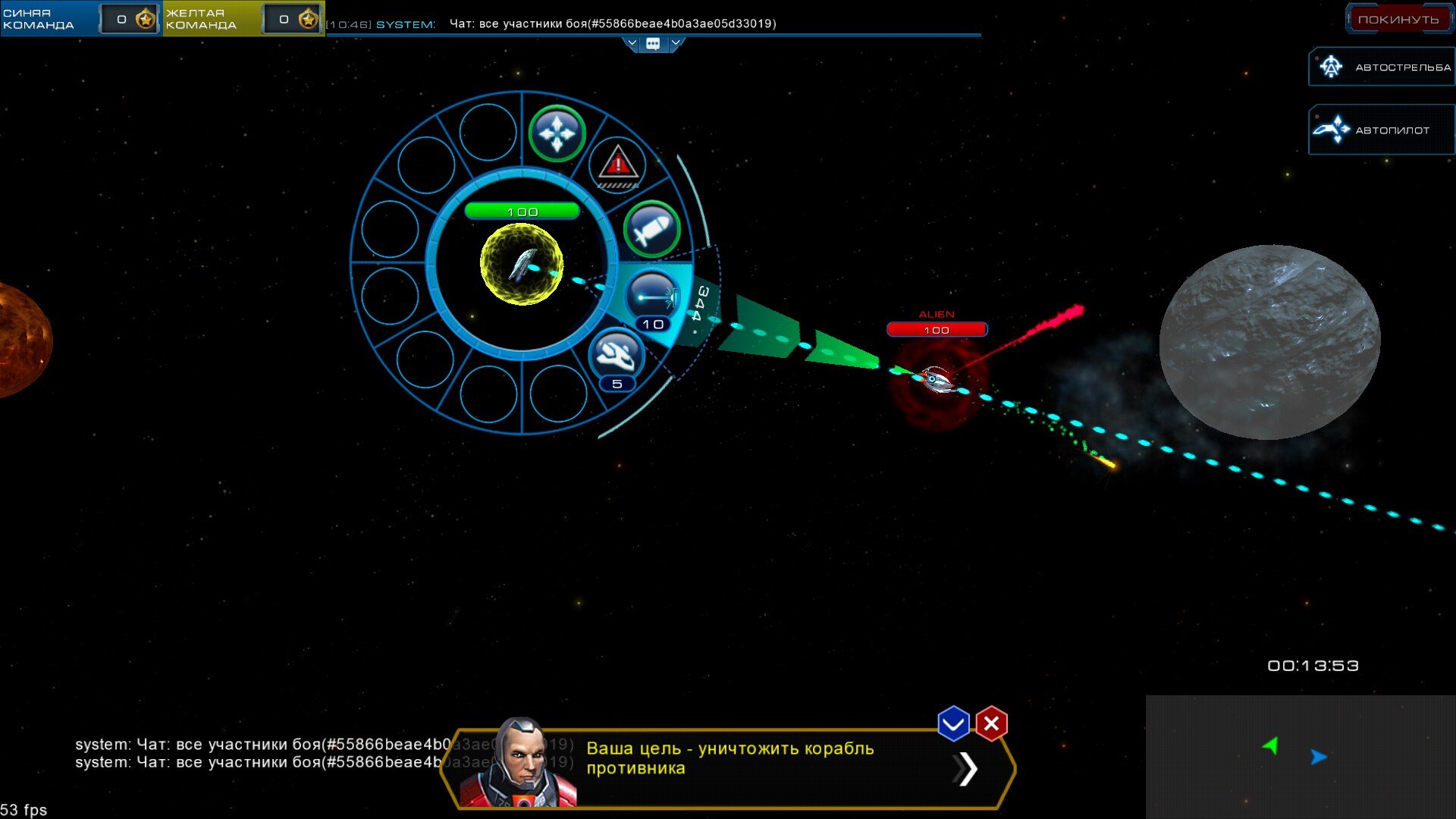Viewport: 1456px width, 819px height.
Task: Choose the ship ability showing 5
Action: [x=616, y=356]
